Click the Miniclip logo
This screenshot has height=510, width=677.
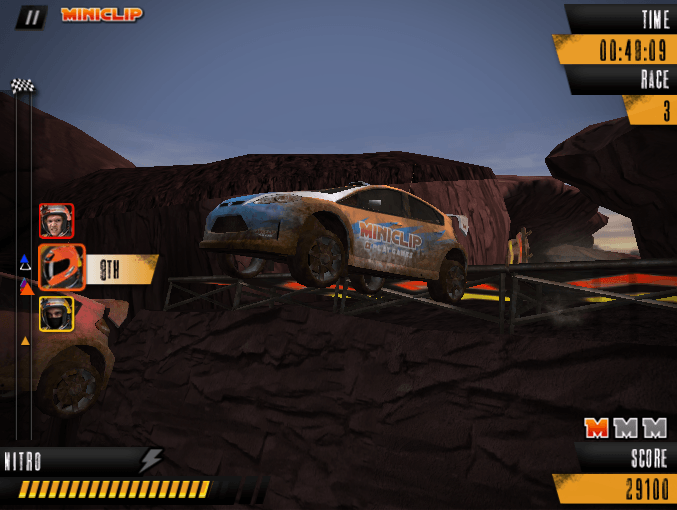click(101, 15)
